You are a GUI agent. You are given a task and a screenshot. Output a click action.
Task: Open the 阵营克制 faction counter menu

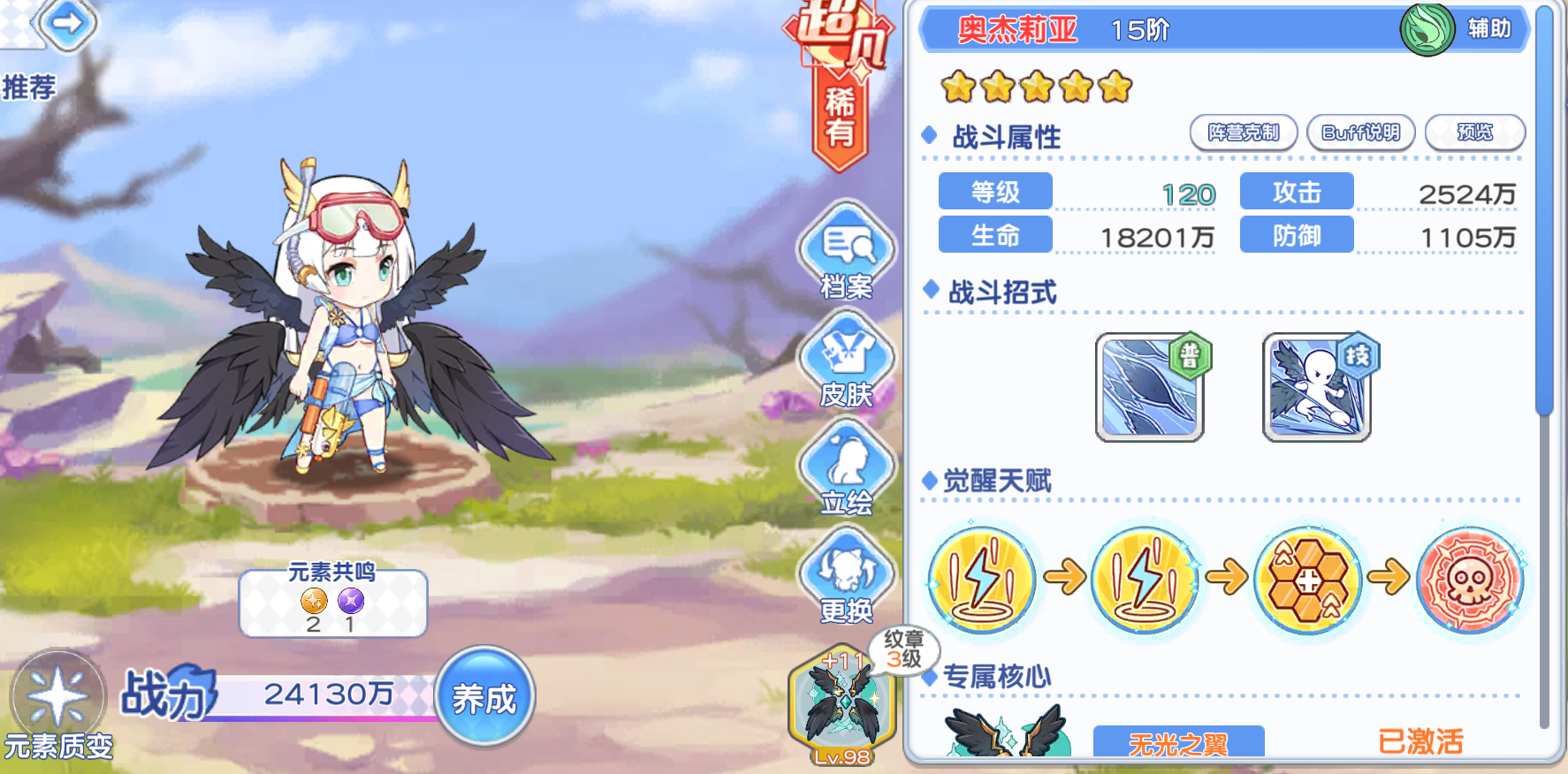point(1244,132)
